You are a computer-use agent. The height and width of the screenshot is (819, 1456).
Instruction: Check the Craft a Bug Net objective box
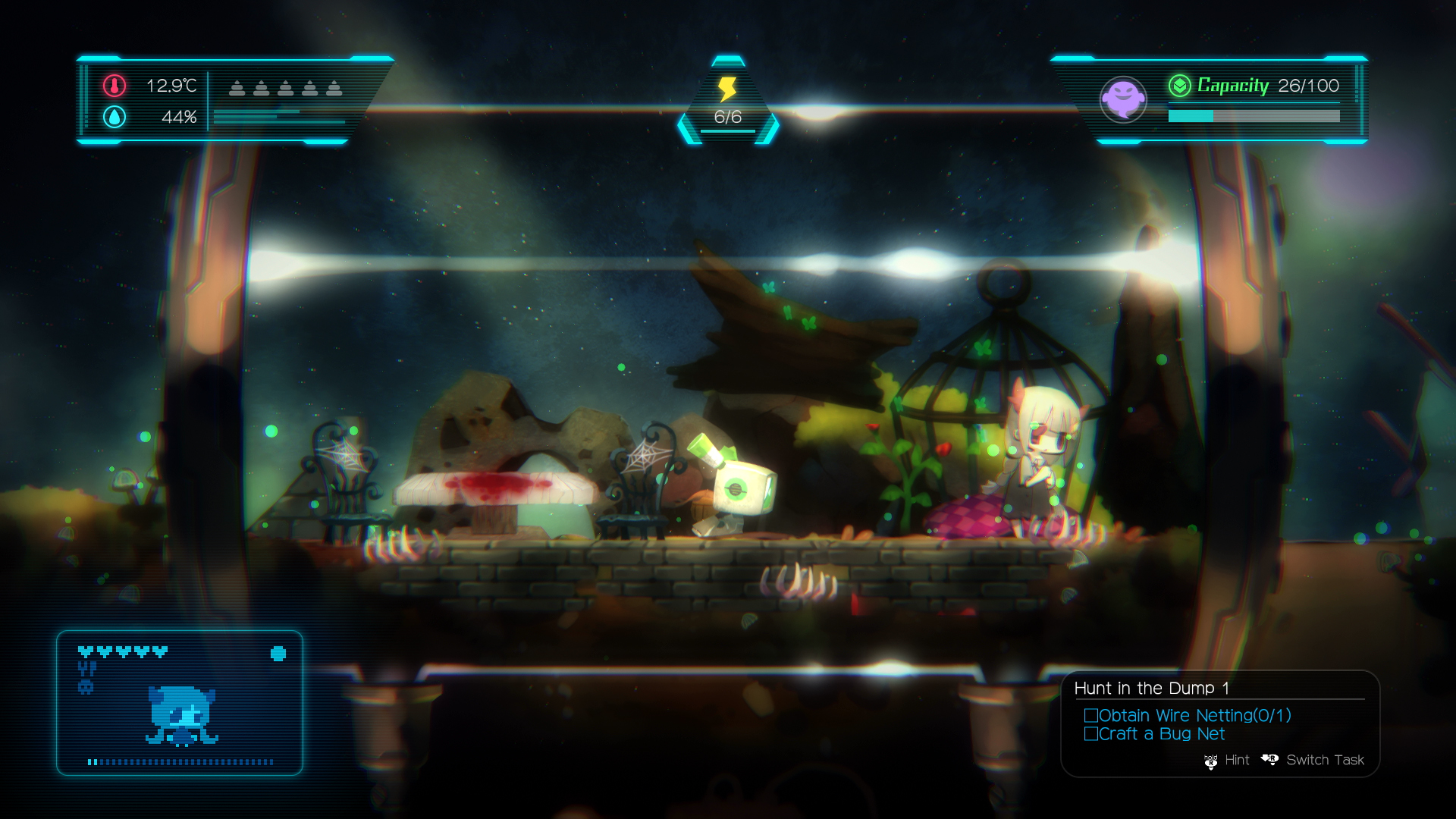coord(1090,734)
